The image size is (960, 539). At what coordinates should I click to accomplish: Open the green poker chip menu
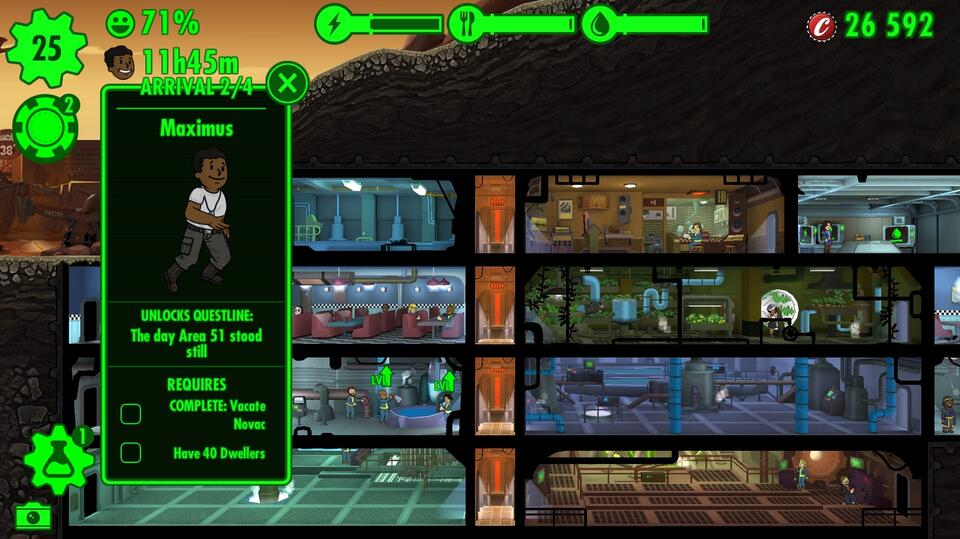46,128
